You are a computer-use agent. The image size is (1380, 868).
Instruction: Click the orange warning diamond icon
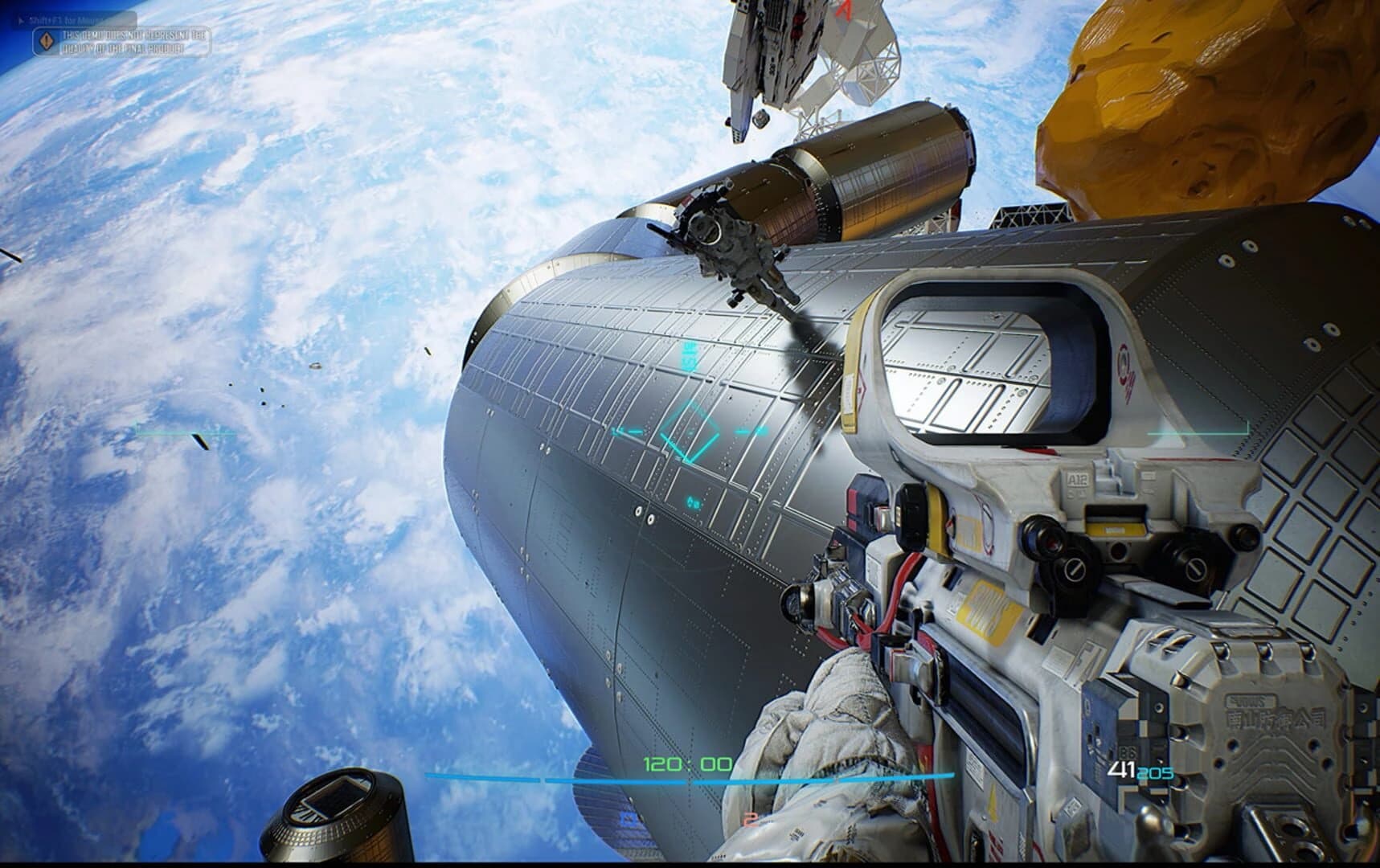(x=46, y=39)
